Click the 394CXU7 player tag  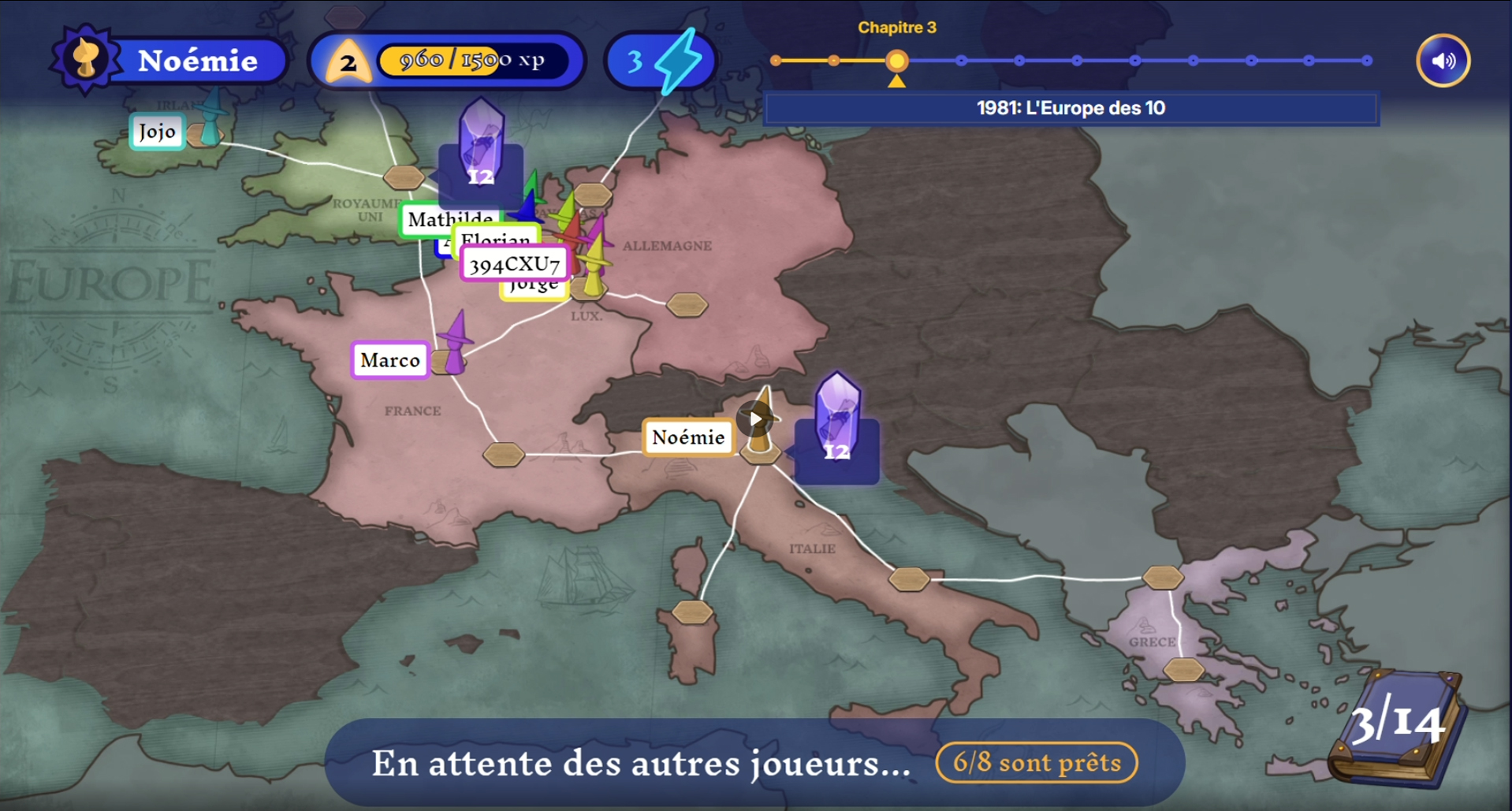514,264
